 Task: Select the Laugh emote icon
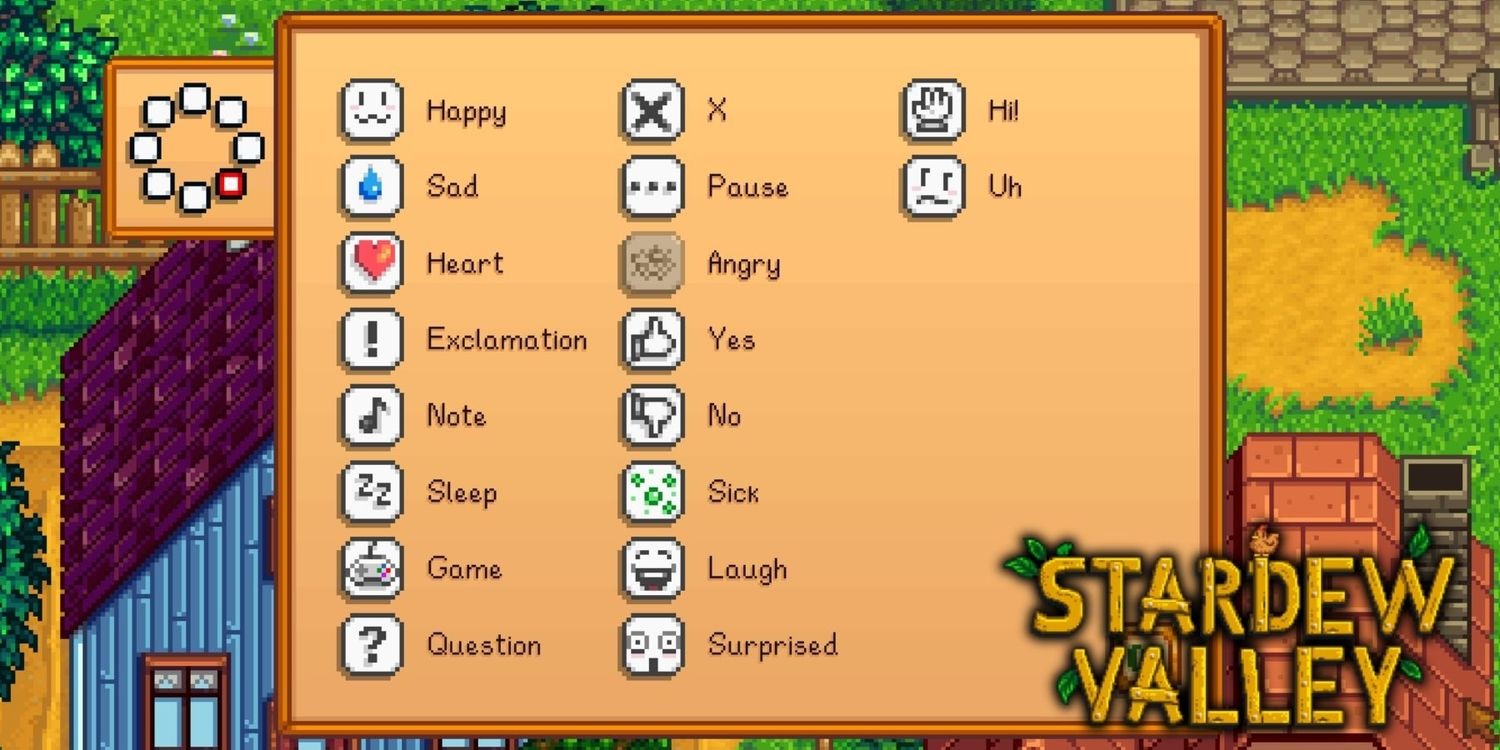click(x=651, y=568)
